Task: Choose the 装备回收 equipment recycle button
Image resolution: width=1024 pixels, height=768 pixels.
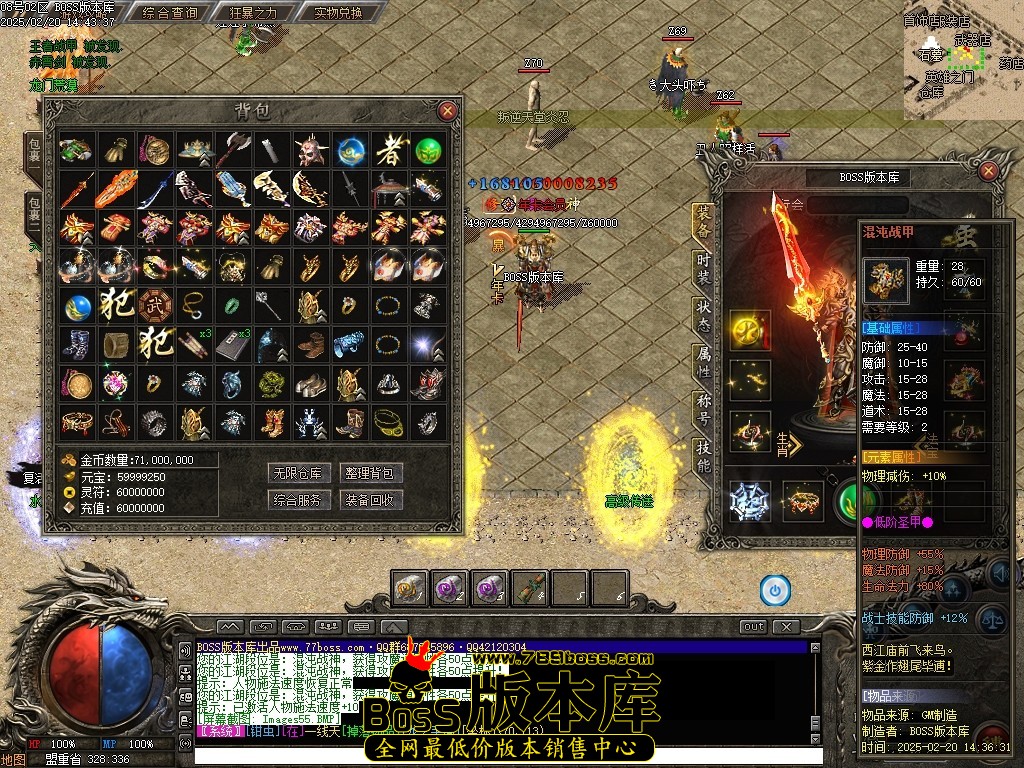Action: (372, 499)
